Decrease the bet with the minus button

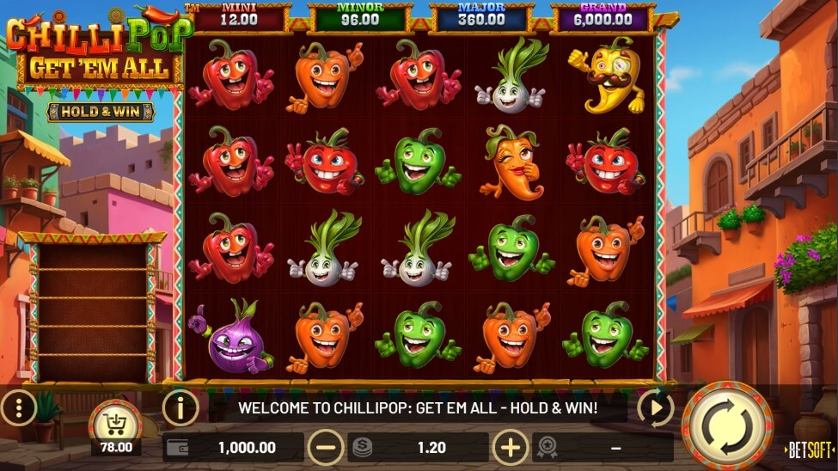[x=326, y=447]
